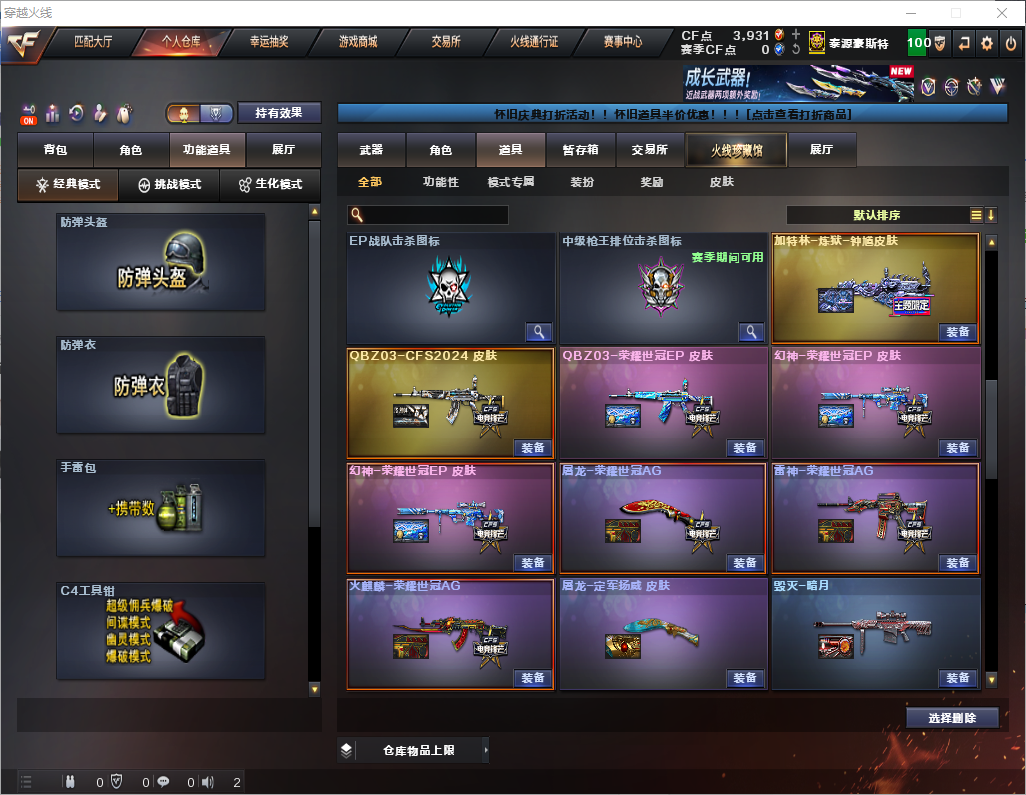The image size is (1026, 795).
Task: Equip the QBZ03-CFS2024 skin
Action: pyautogui.click(x=533, y=447)
